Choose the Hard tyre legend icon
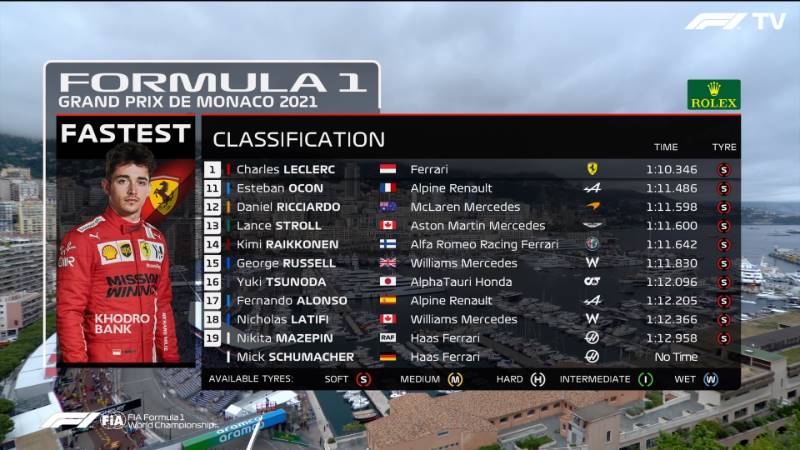Screen dimensions: 800x450 (538, 379)
